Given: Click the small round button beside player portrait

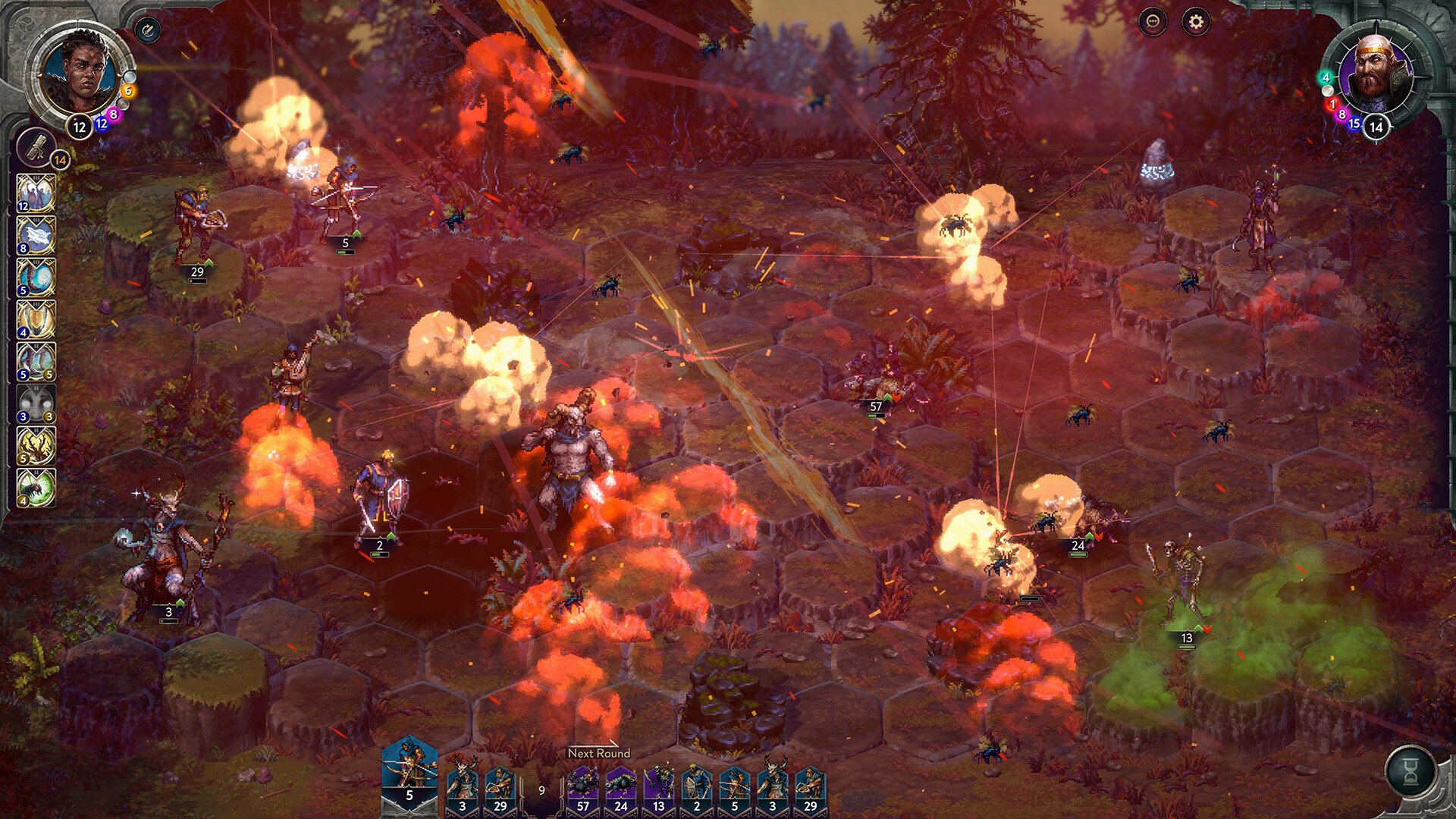Looking at the screenshot, I should 148,31.
